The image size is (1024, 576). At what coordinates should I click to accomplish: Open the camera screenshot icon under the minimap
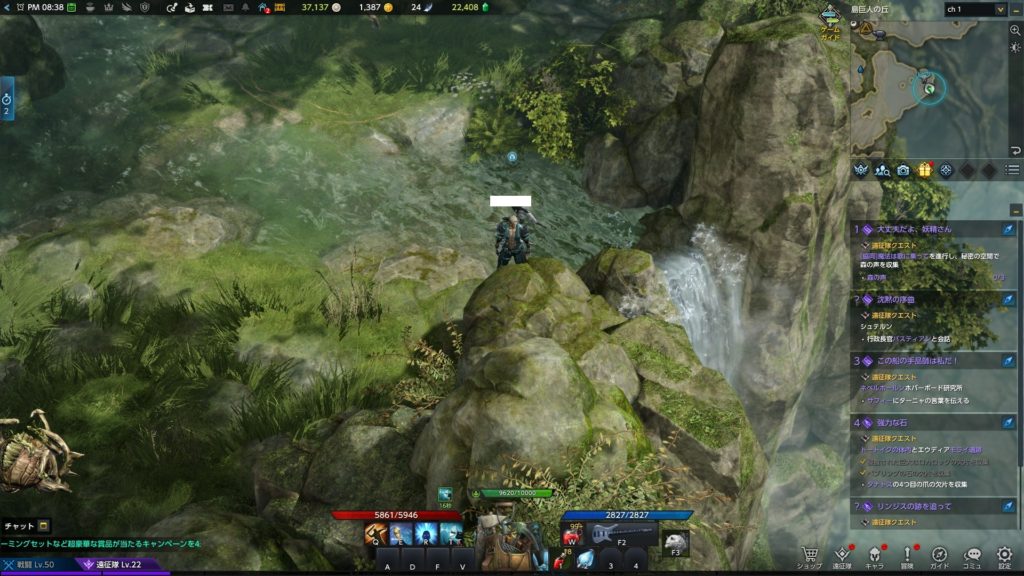point(904,170)
